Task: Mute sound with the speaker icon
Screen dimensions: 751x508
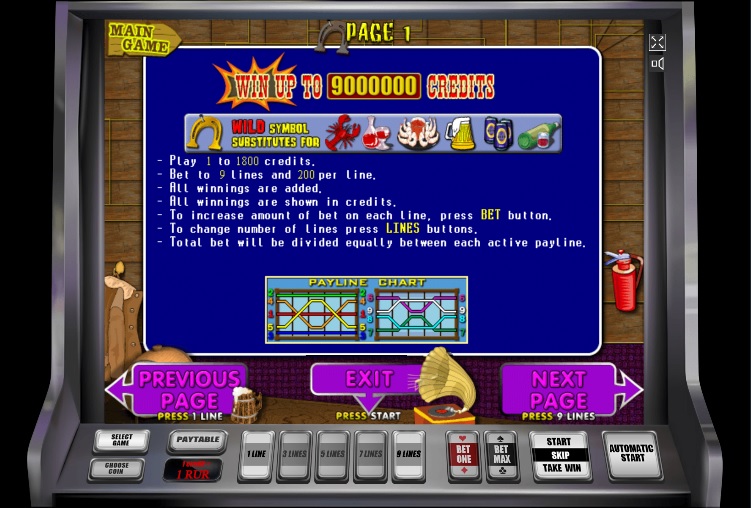Action: tap(657, 64)
